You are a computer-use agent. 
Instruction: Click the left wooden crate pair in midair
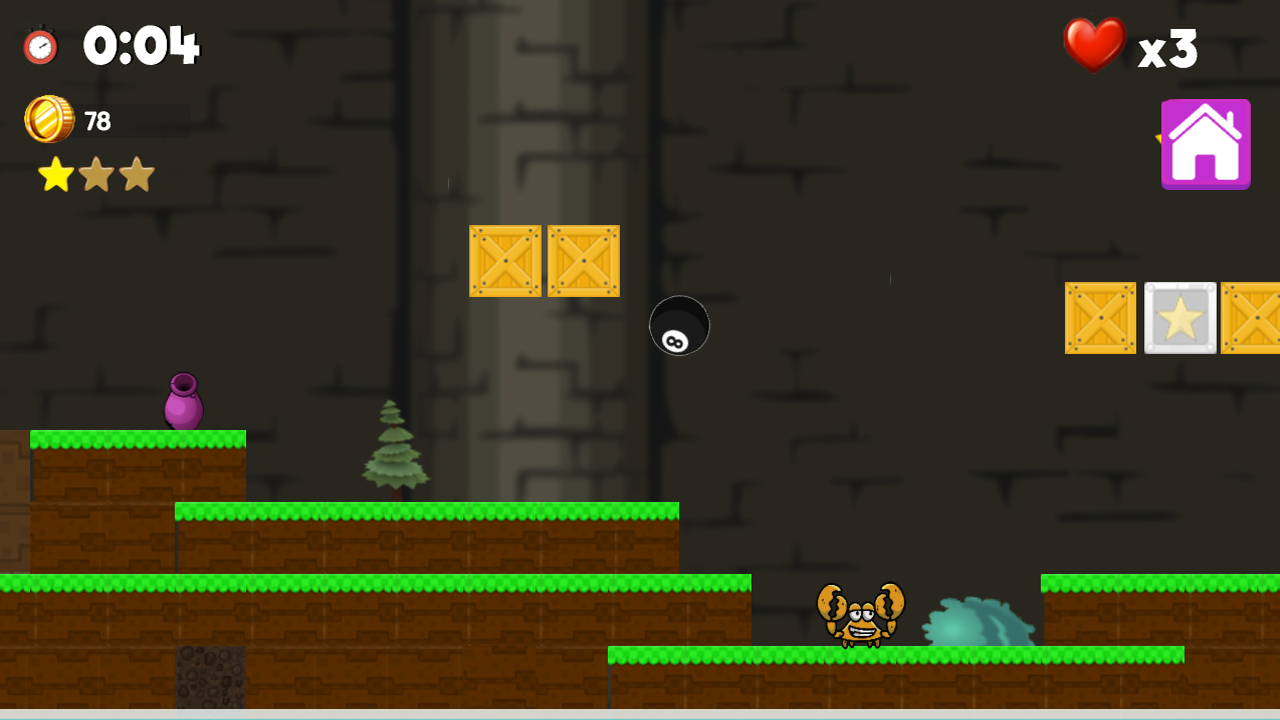506,261
